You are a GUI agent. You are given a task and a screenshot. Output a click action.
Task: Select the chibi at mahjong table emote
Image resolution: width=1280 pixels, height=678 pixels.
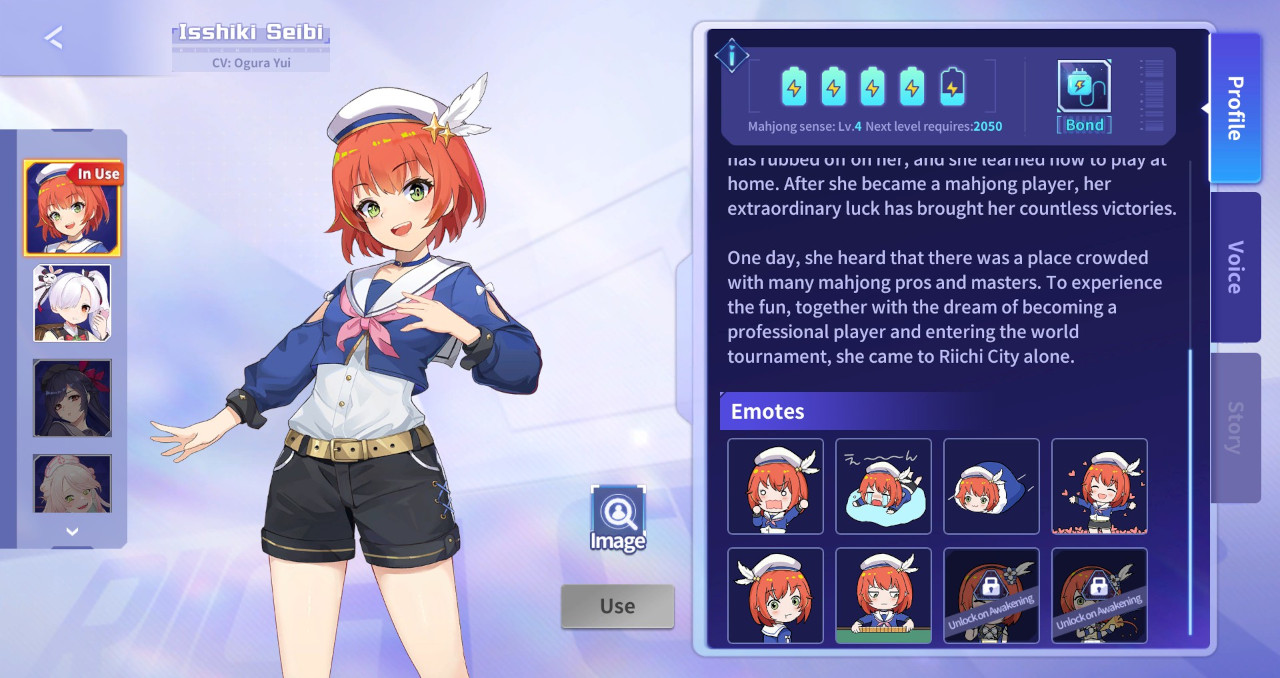tap(883, 595)
